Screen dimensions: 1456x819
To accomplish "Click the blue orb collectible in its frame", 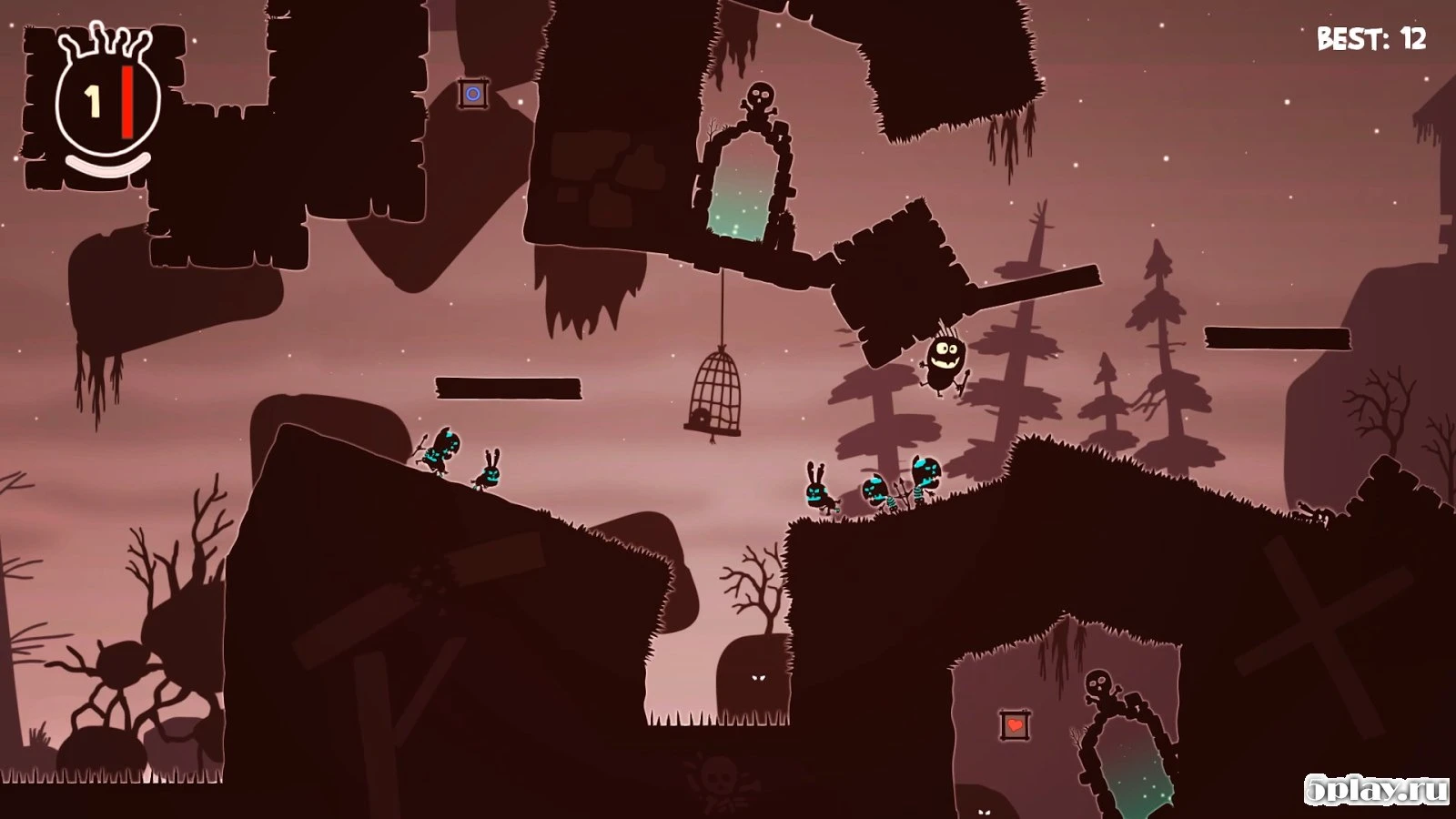I will point(473,93).
